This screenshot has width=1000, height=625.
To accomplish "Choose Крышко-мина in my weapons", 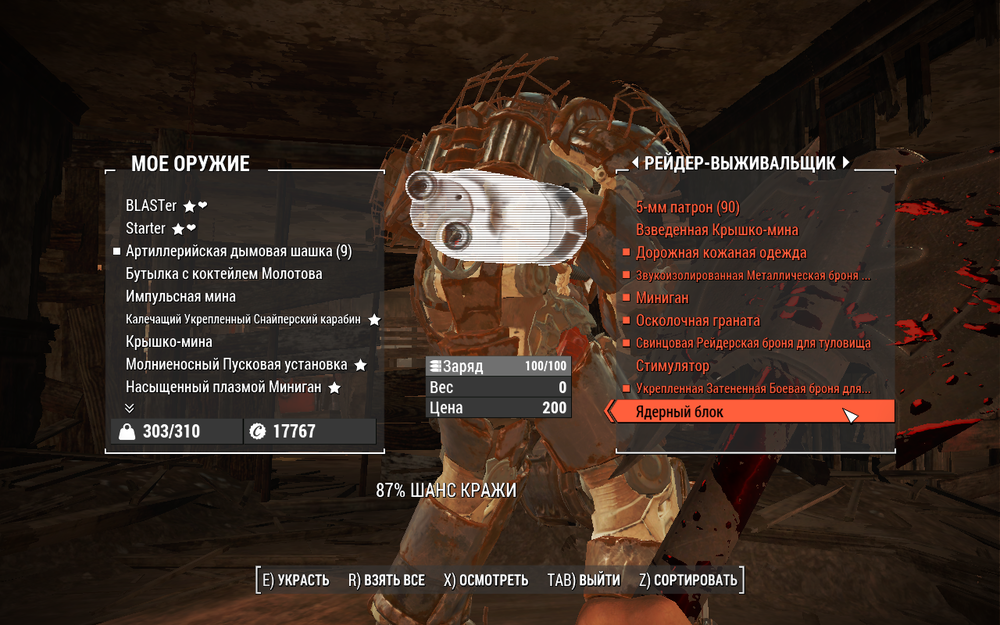I will point(169,342).
